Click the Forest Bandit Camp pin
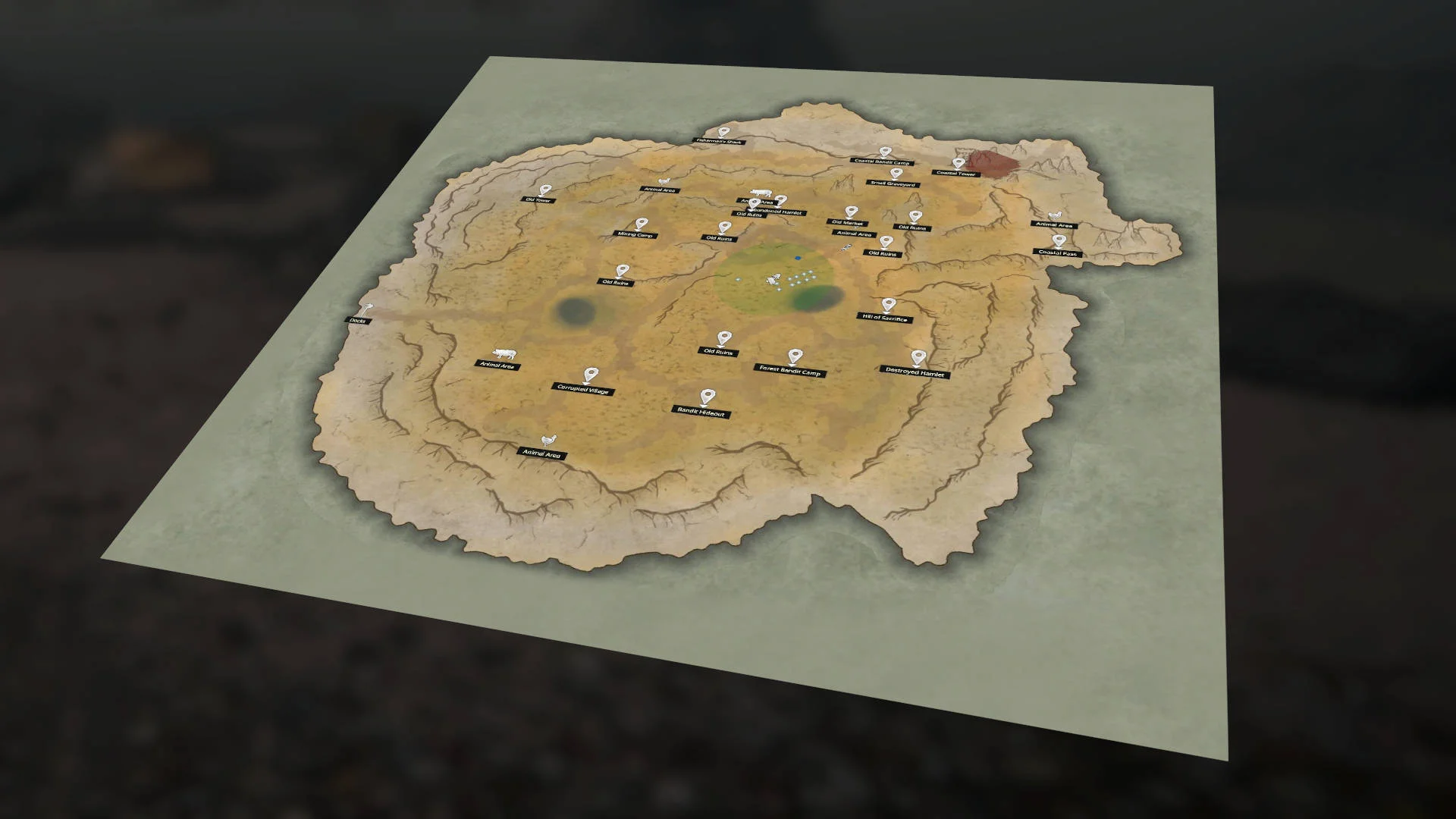This screenshot has width=1456, height=819. 794,357
